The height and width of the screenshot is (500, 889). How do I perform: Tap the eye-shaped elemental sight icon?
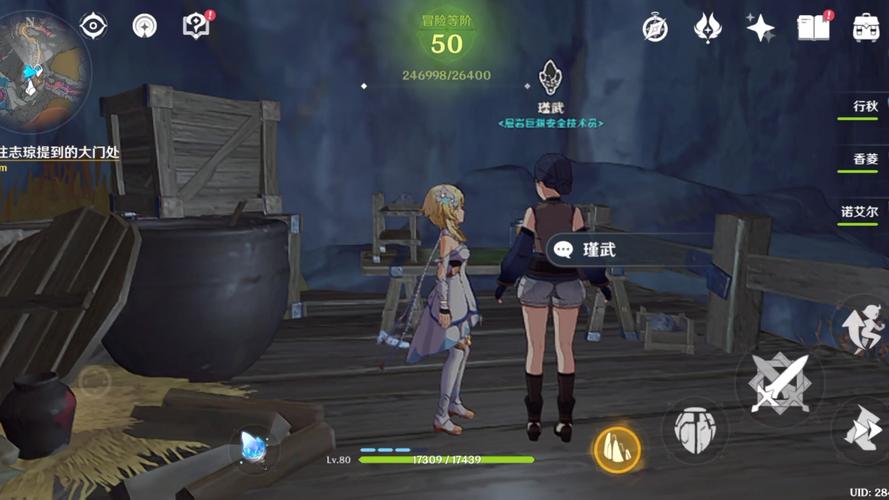93,26
